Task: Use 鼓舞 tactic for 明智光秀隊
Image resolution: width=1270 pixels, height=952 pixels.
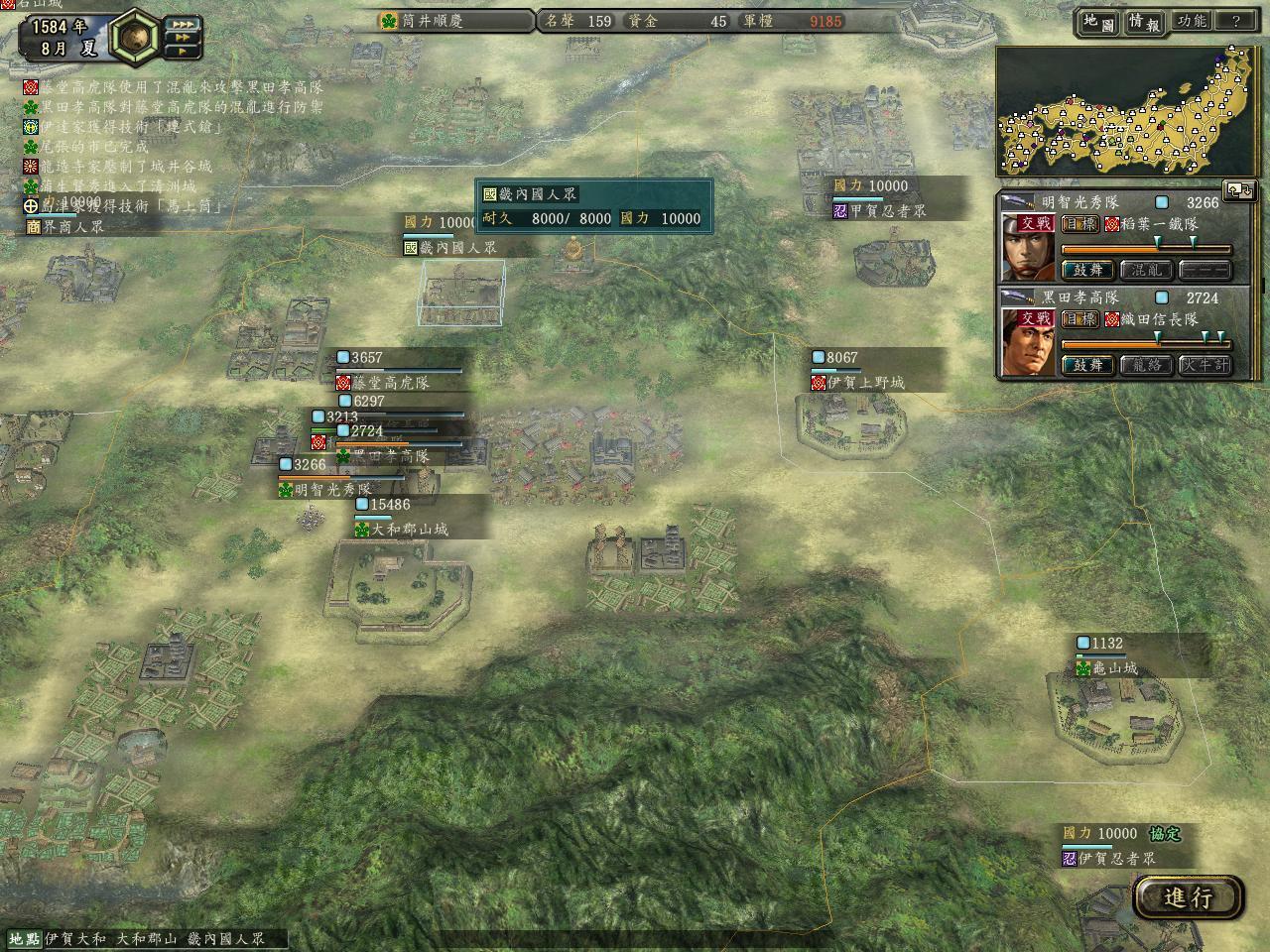Action: (x=1087, y=270)
